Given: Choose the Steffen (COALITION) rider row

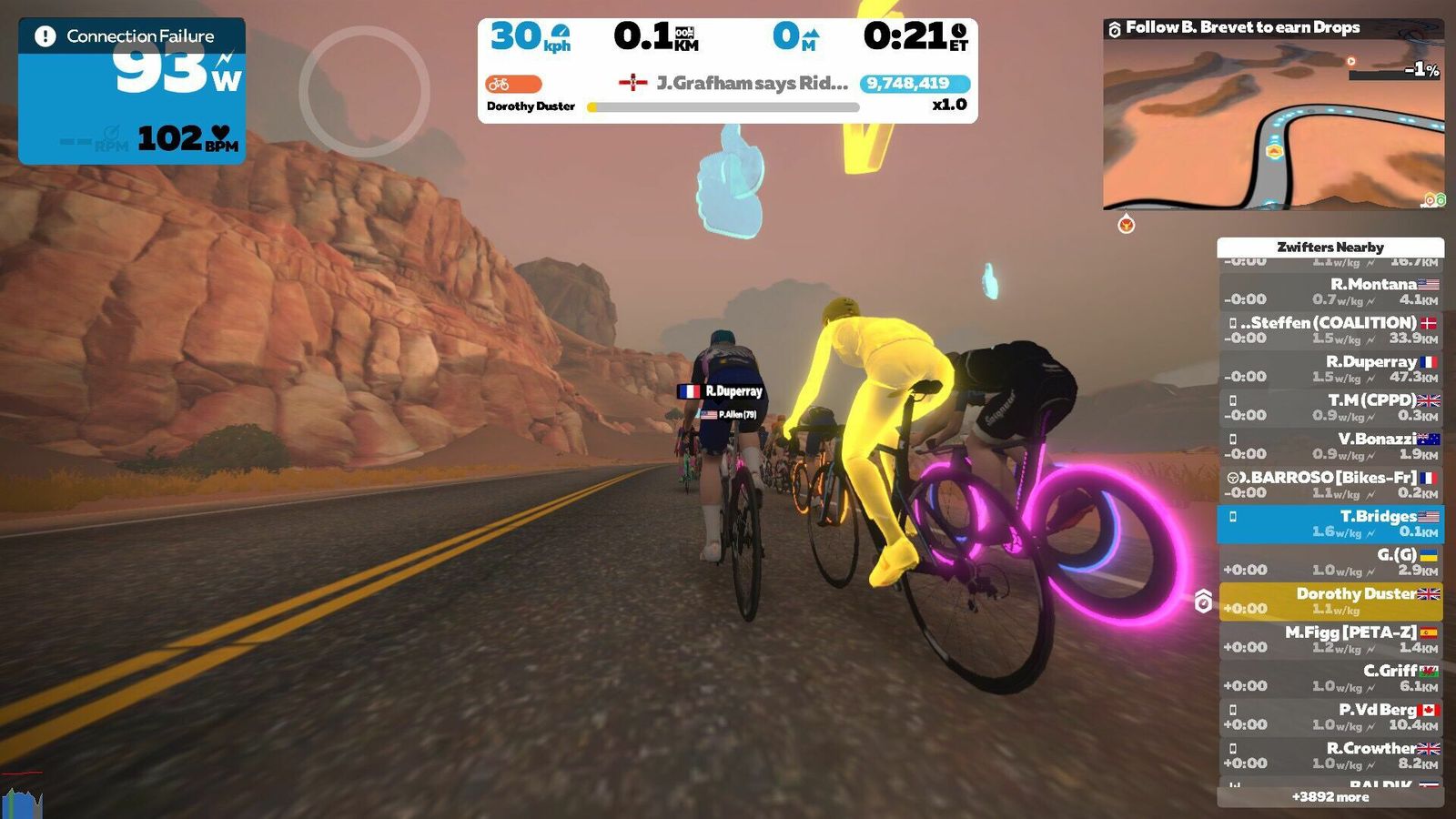Looking at the screenshot, I should pos(1330,329).
